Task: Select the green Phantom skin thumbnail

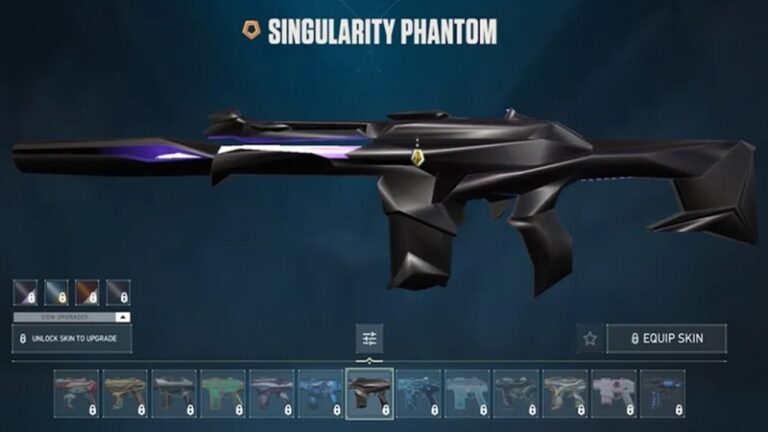Action: click(223, 393)
